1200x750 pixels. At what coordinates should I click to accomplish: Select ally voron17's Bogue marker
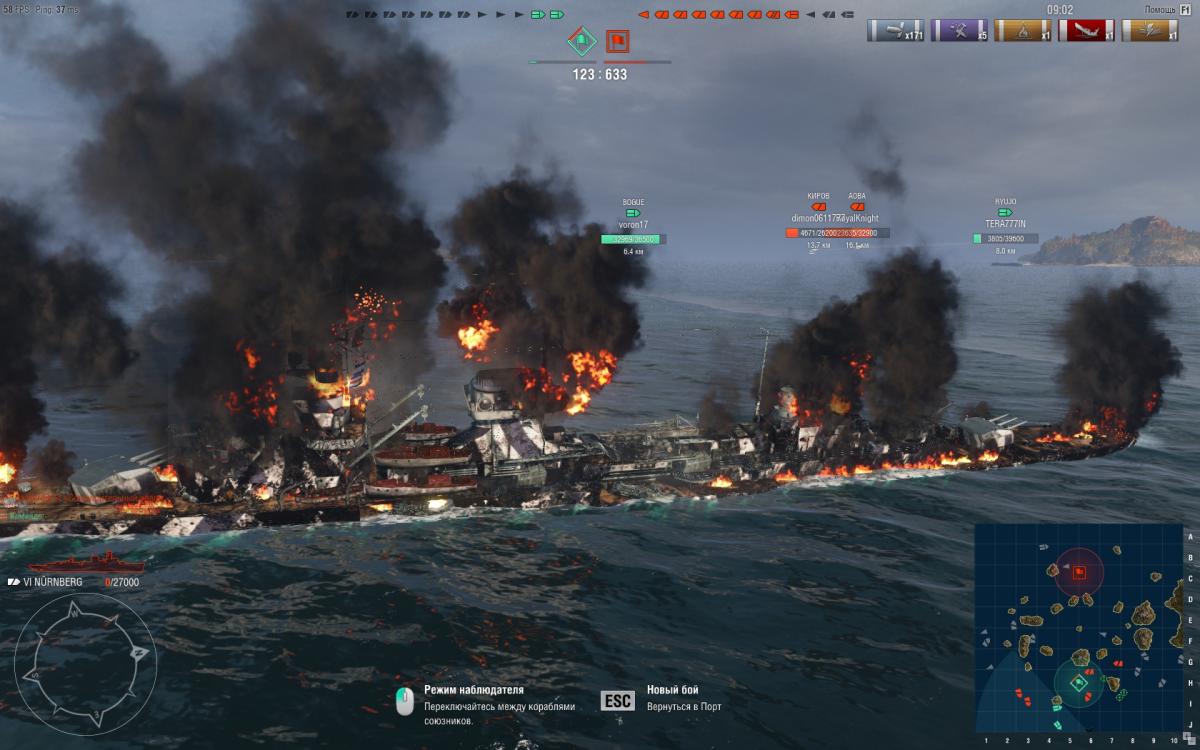[633, 213]
